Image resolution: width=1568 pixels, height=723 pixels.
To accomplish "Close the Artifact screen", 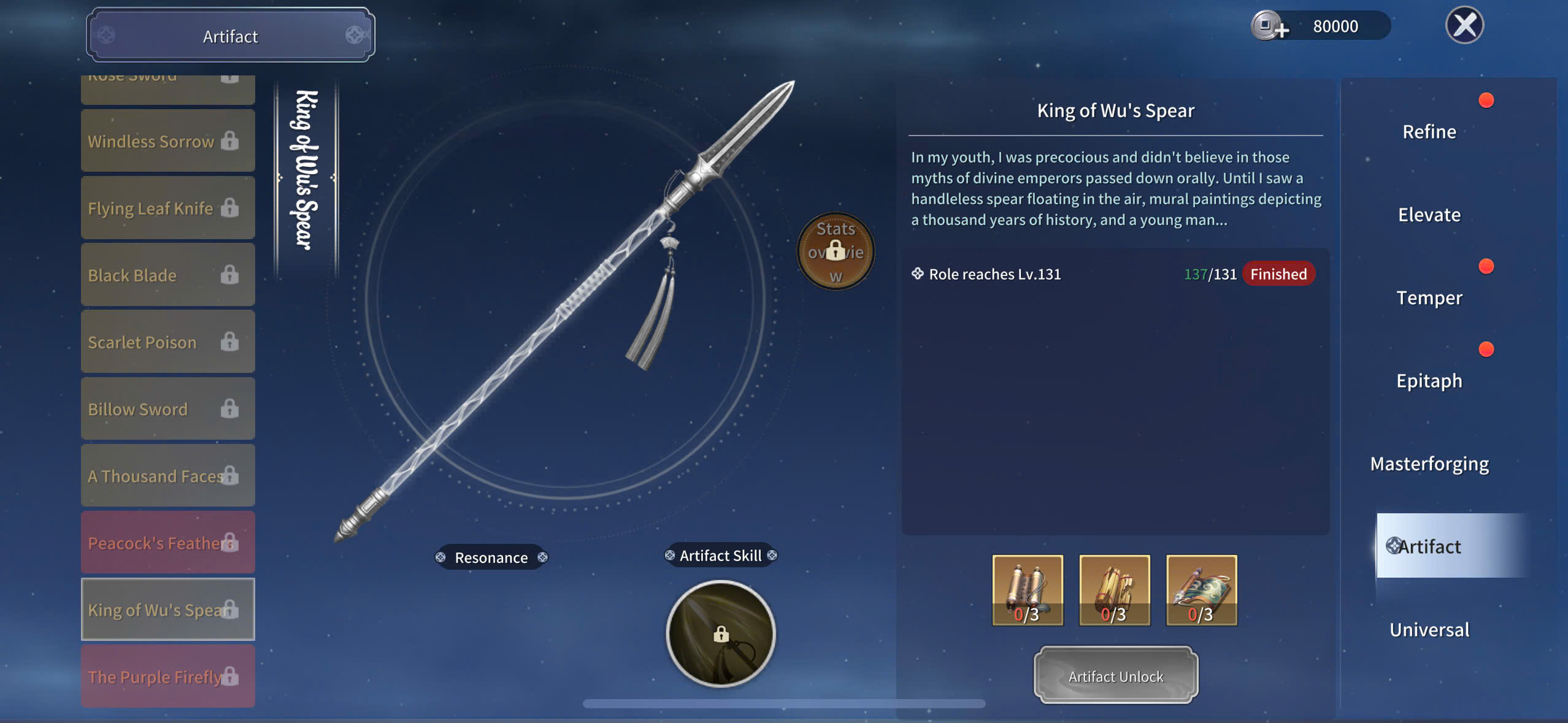I will coord(1464,26).
